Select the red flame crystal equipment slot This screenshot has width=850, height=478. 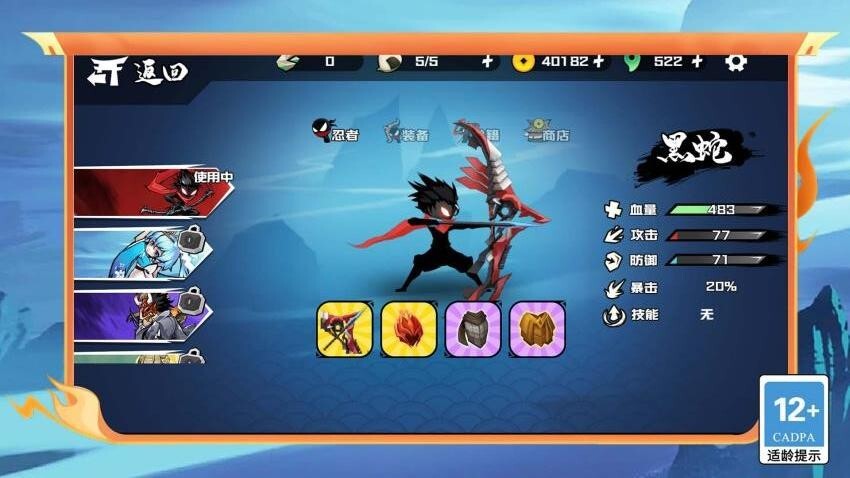409,329
